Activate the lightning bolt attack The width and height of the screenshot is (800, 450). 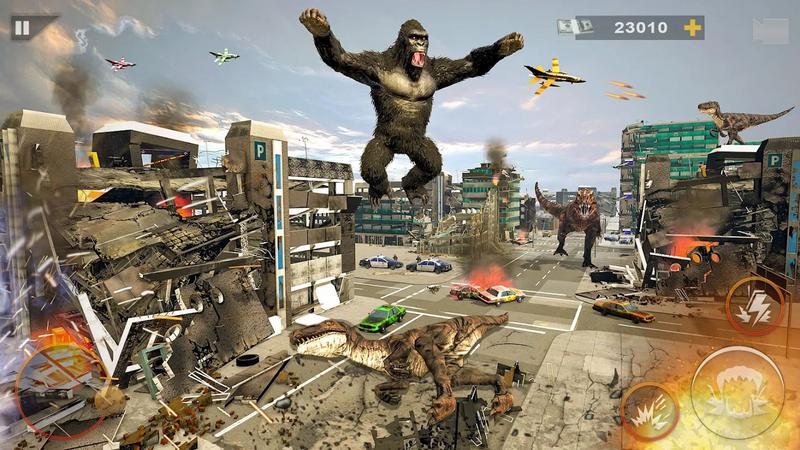(754, 305)
